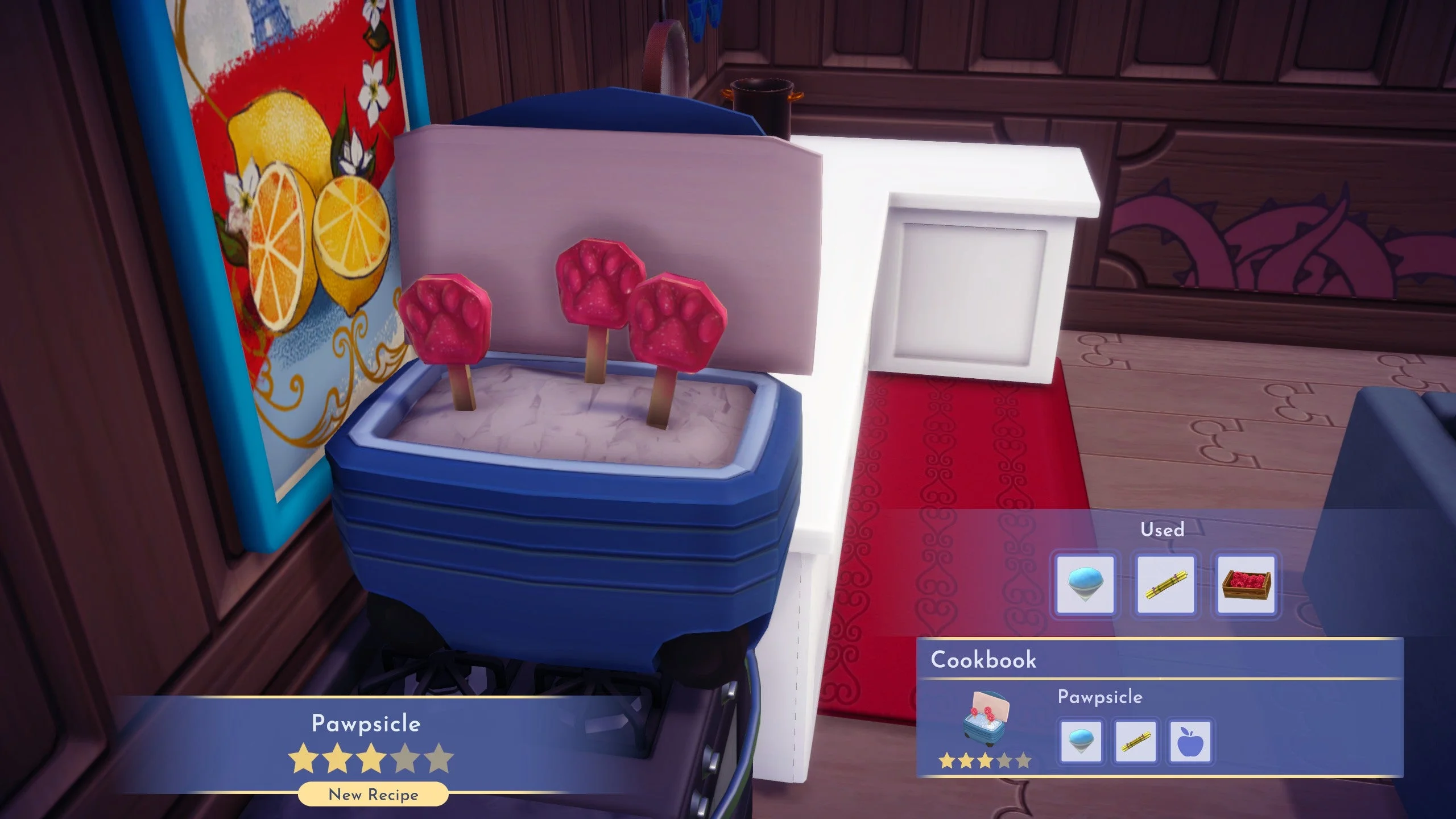Click the Sugarcane icon in the Used panel
The width and height of the screenshot is (1456, 819).
pyautogui.click(x=1165, y=585)
